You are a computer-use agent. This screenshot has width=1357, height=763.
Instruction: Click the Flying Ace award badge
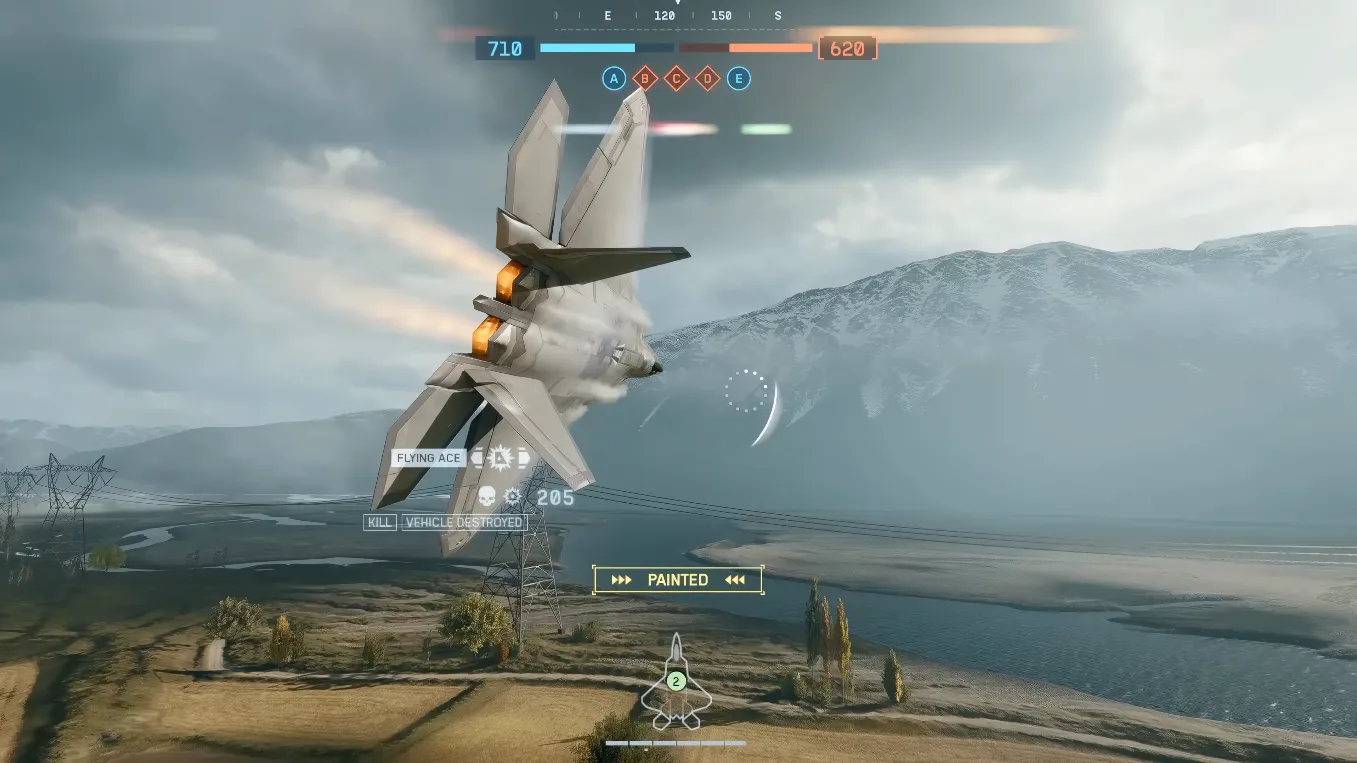[x=500, y=458]
